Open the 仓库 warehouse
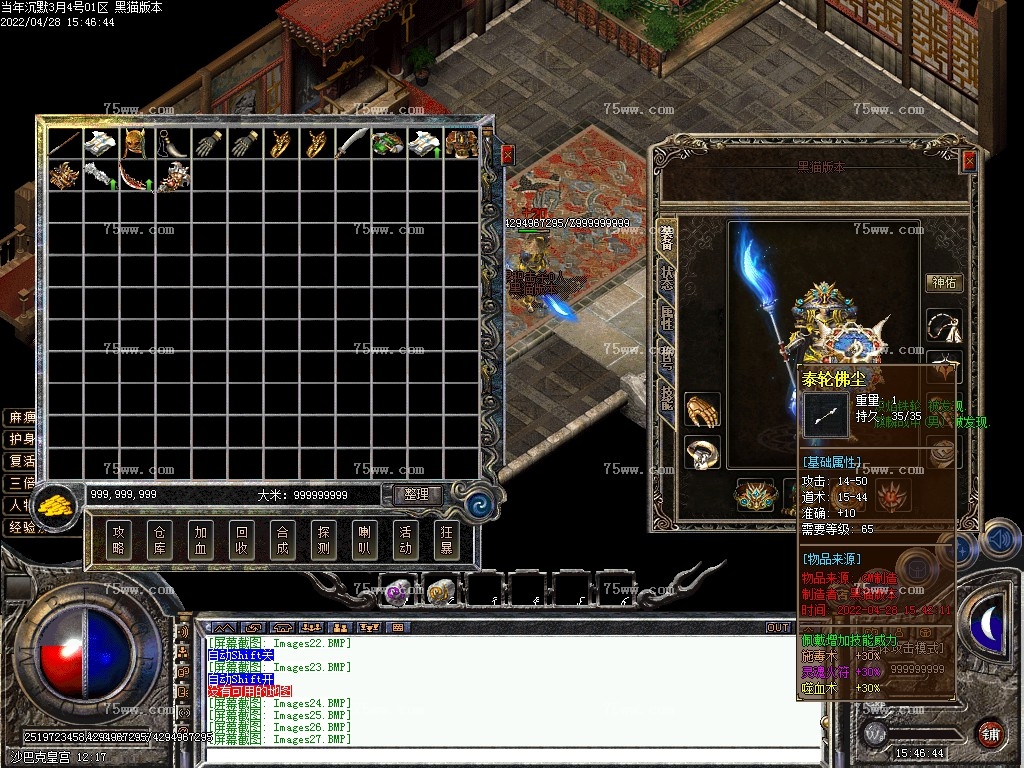 (x=160, y=541)
